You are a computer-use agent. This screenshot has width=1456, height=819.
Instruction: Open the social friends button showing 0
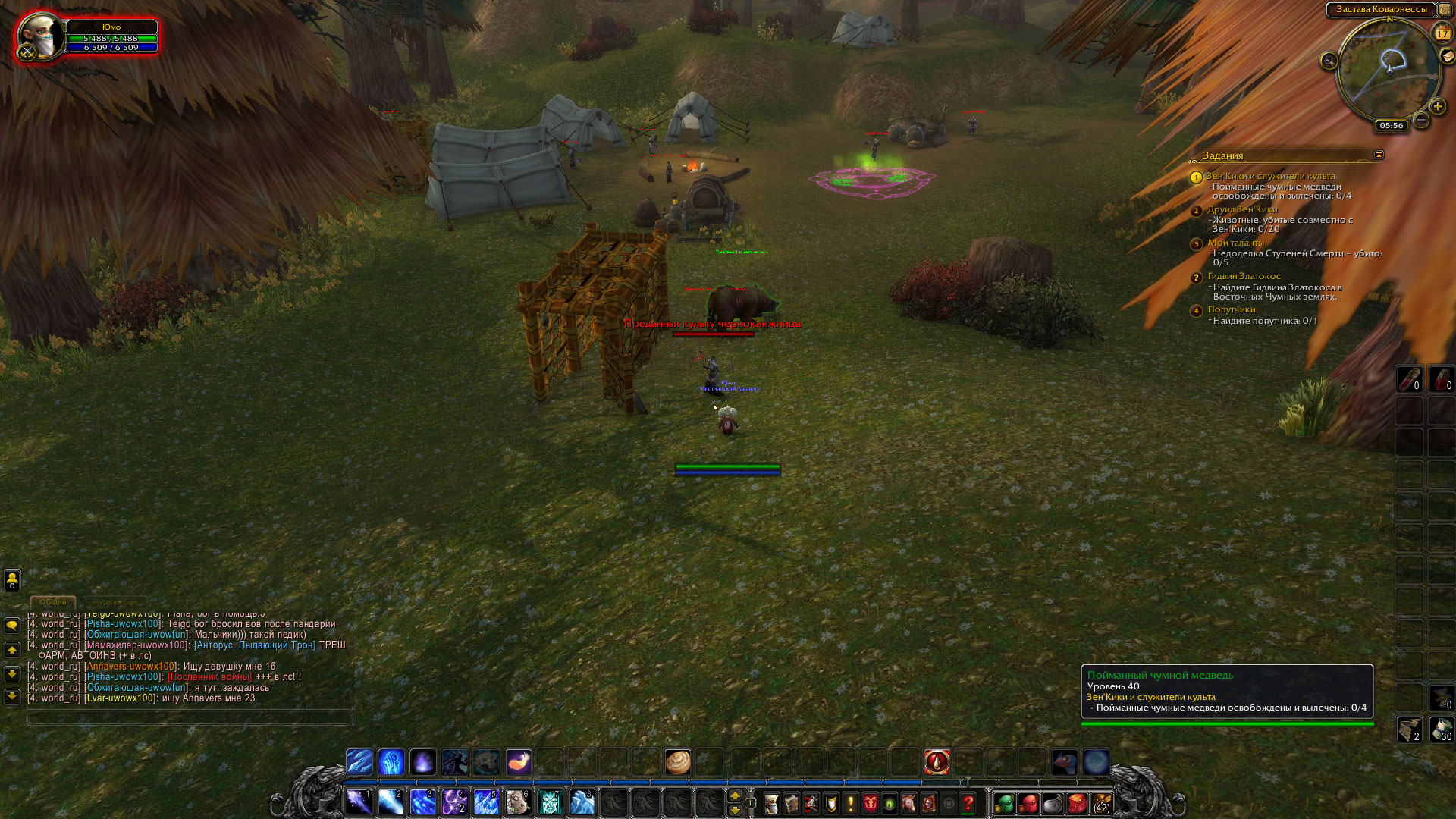click(12, 580)
